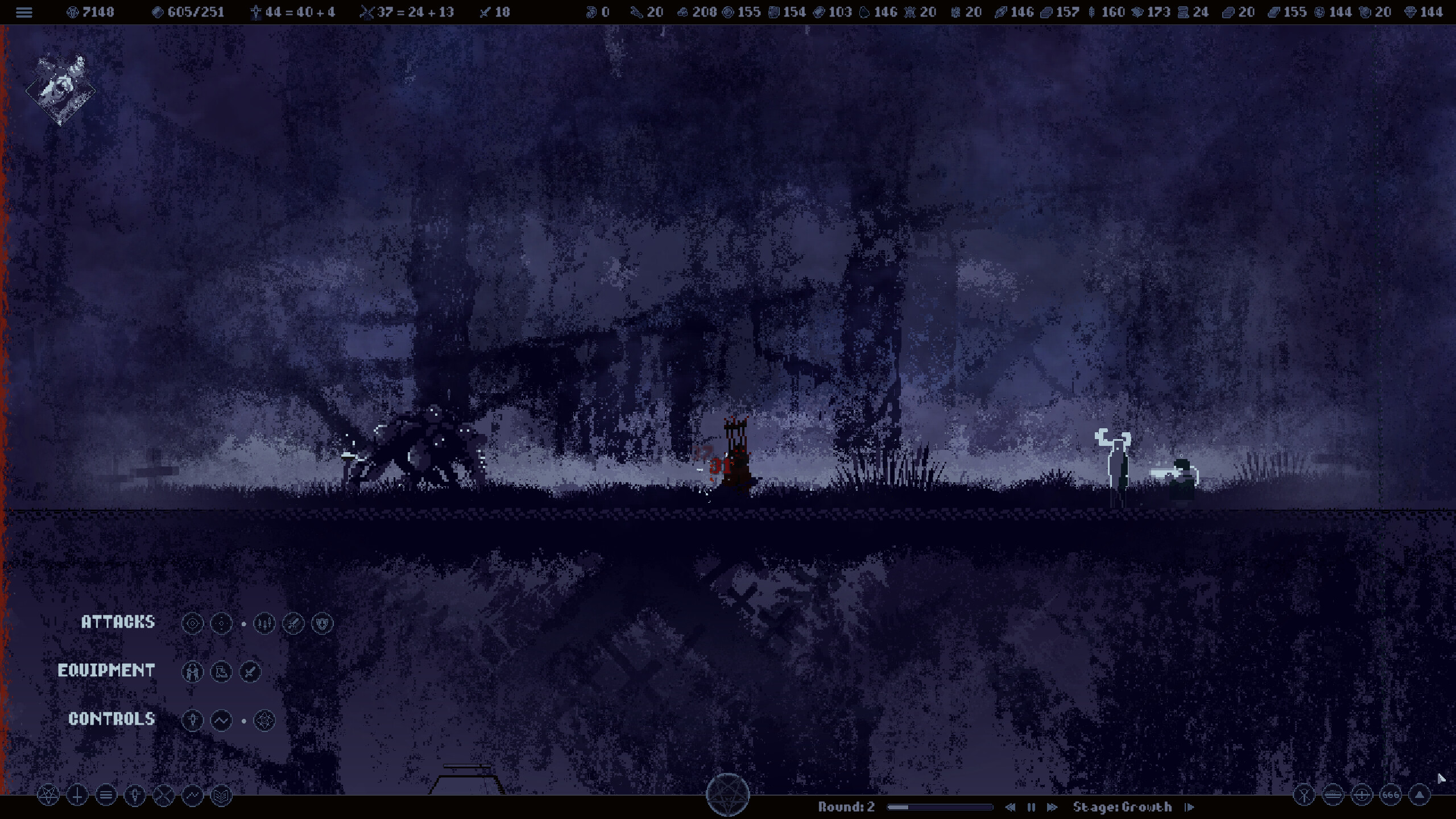Pause the round with the pause button

click(1031, 806)
